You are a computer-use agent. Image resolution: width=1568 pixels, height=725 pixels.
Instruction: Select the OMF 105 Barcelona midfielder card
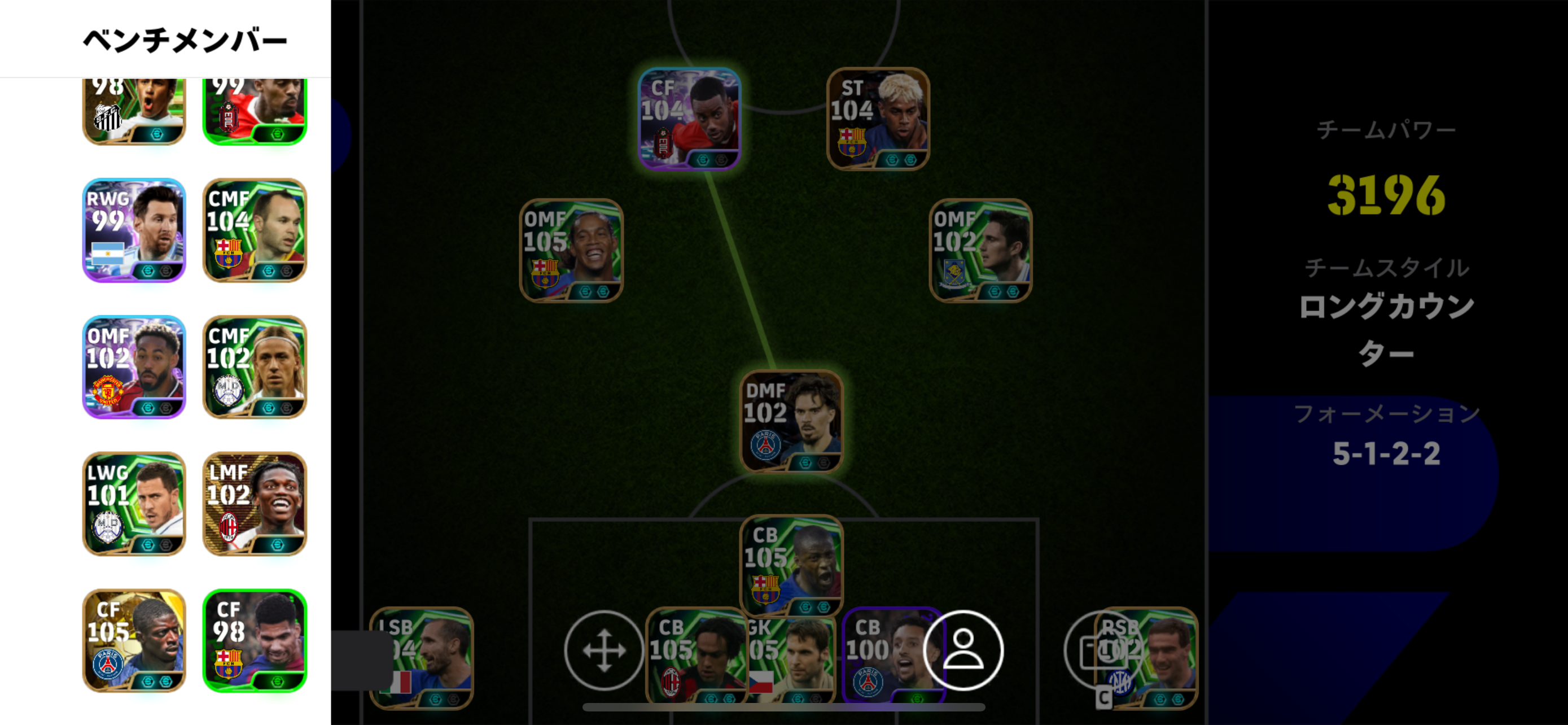571,250
